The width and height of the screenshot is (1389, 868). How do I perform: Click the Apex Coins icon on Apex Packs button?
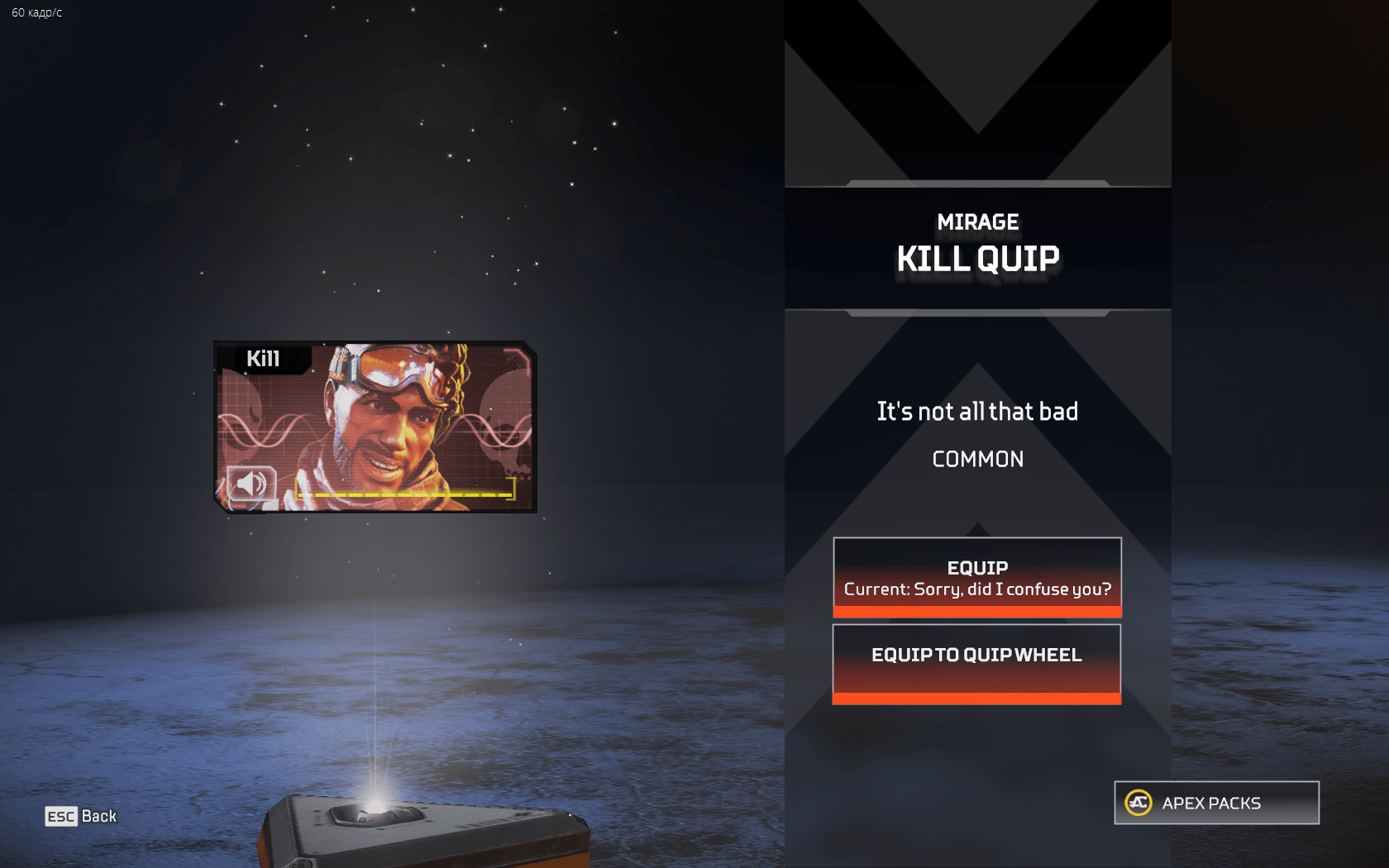point(1137,802)
